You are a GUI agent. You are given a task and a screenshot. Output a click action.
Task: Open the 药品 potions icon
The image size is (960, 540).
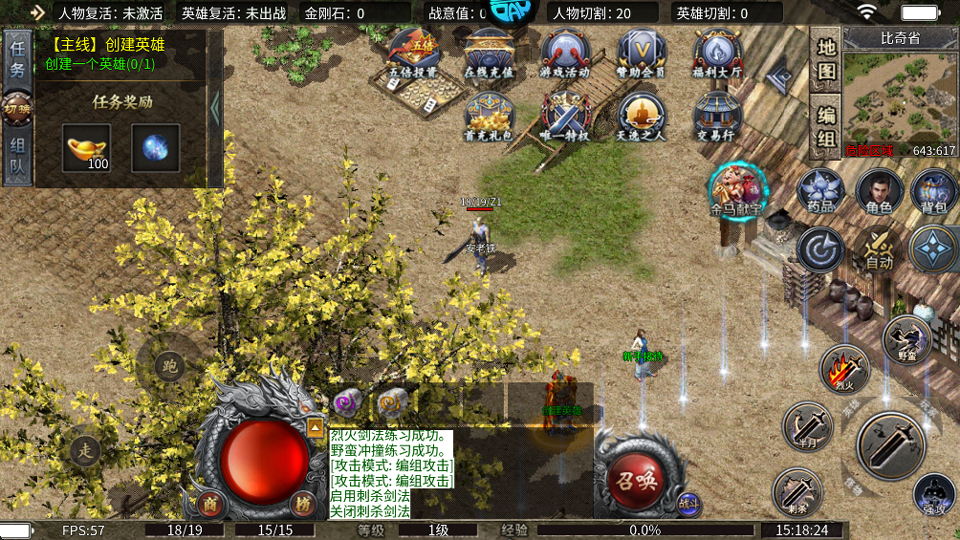coord(821,191)
